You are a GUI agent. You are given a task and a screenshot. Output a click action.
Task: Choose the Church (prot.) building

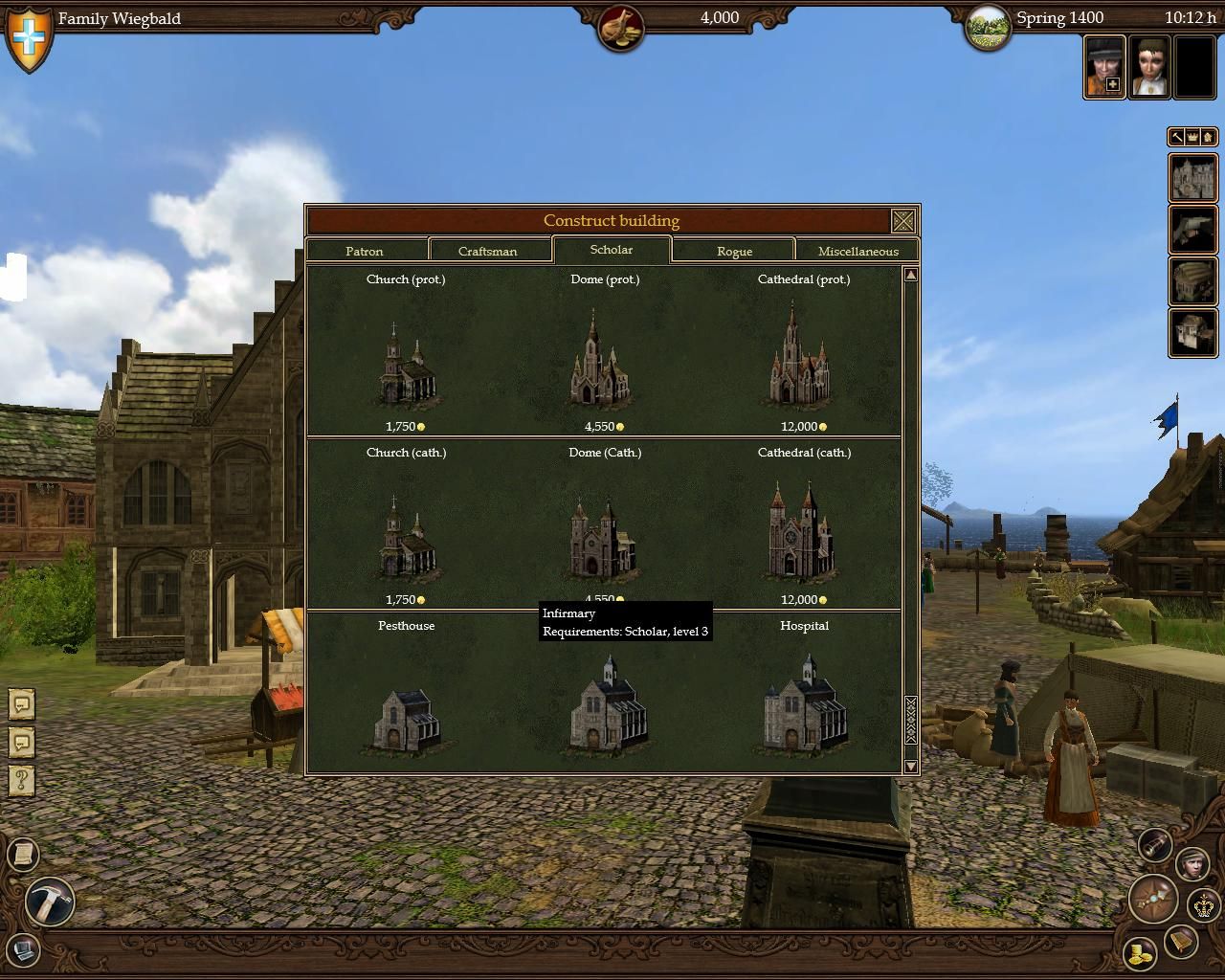pyautogui.click(x=407, y=366)
